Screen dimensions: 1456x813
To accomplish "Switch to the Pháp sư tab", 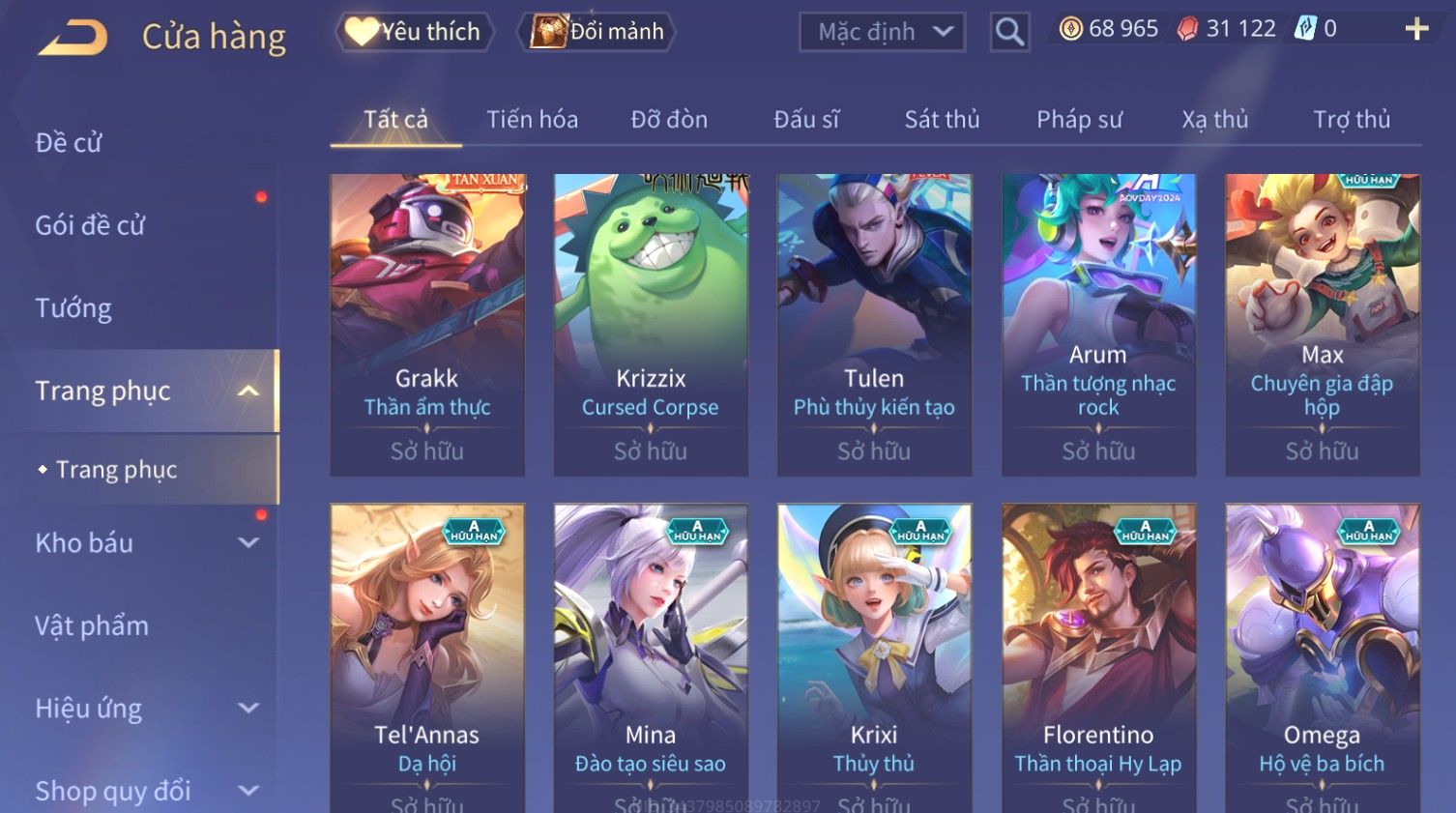I will (1079, 120).
